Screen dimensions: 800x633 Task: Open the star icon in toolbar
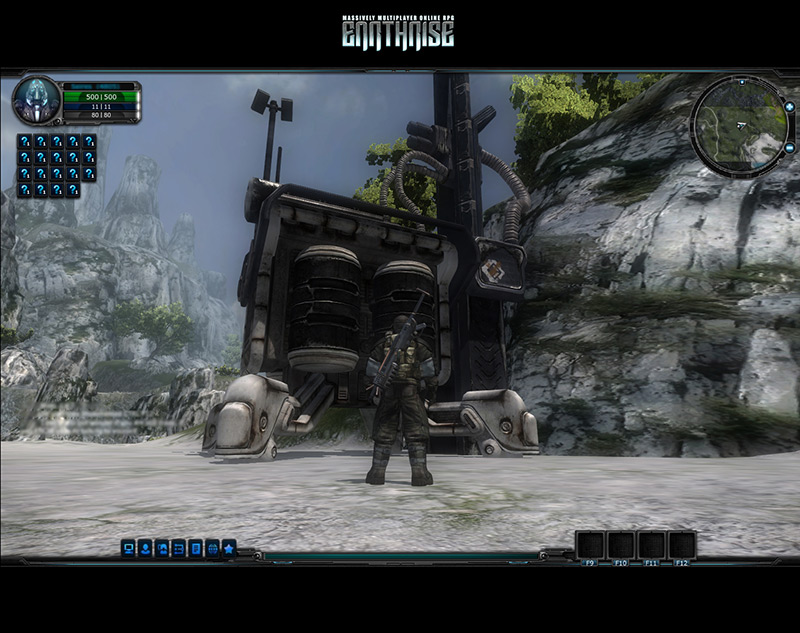pos(229,548)
